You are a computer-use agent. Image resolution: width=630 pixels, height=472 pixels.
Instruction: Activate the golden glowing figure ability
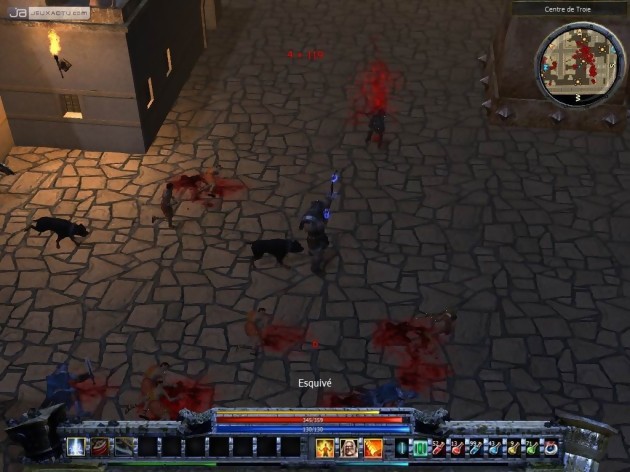click(325, 447)
